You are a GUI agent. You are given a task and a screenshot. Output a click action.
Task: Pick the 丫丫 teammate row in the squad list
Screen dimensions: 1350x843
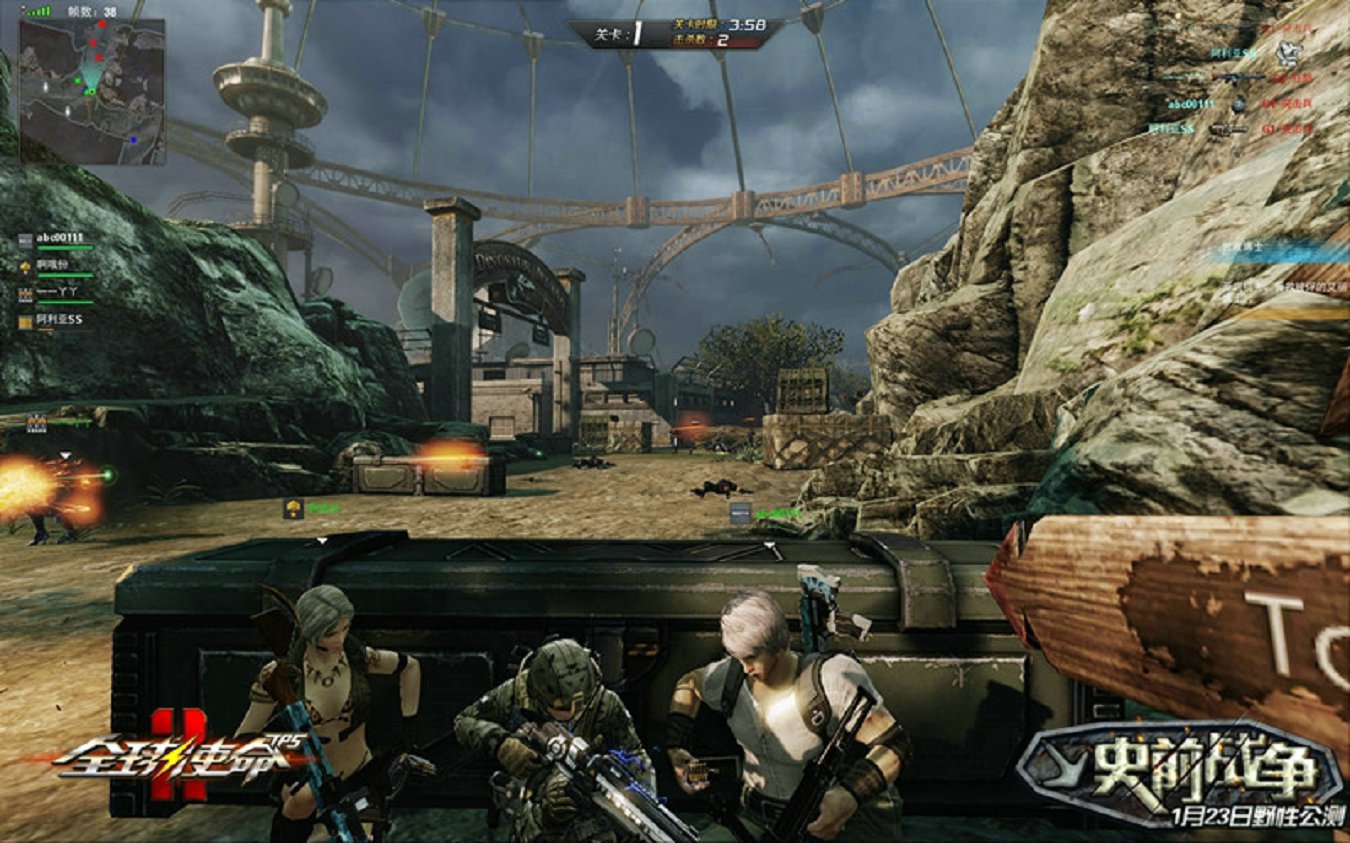[58, 294]
